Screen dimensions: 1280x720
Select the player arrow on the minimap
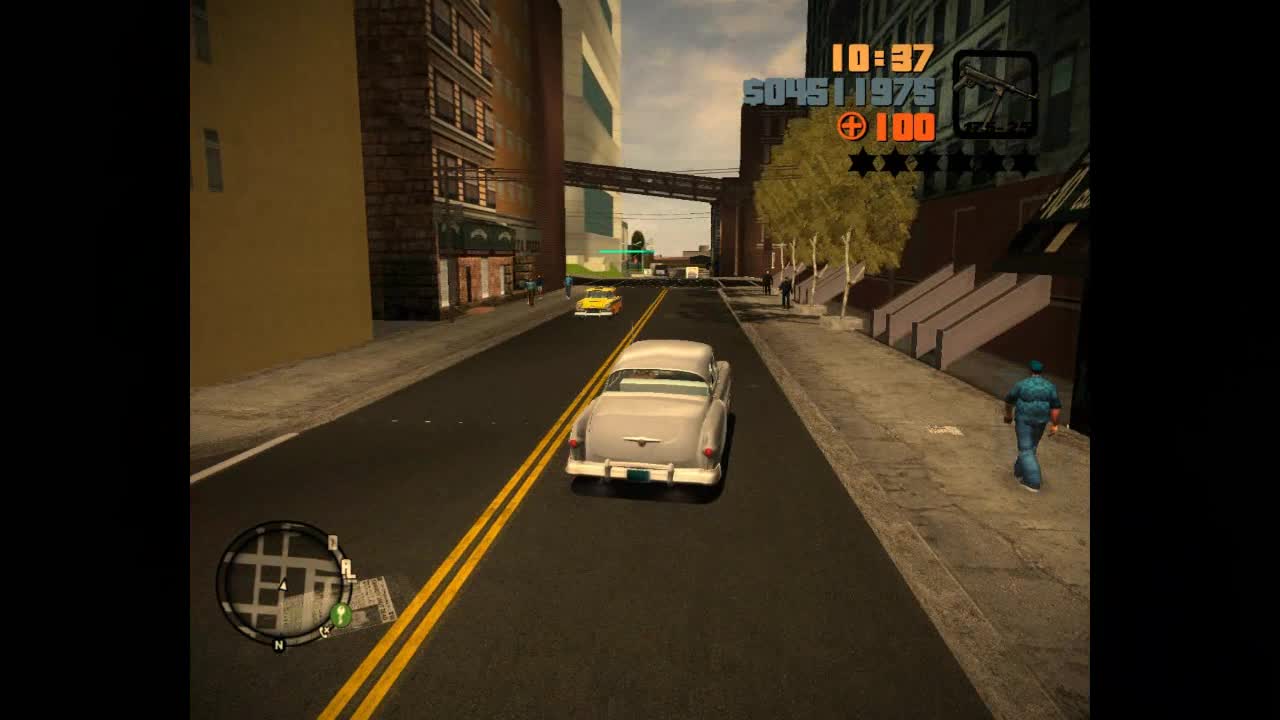point(283,585)
